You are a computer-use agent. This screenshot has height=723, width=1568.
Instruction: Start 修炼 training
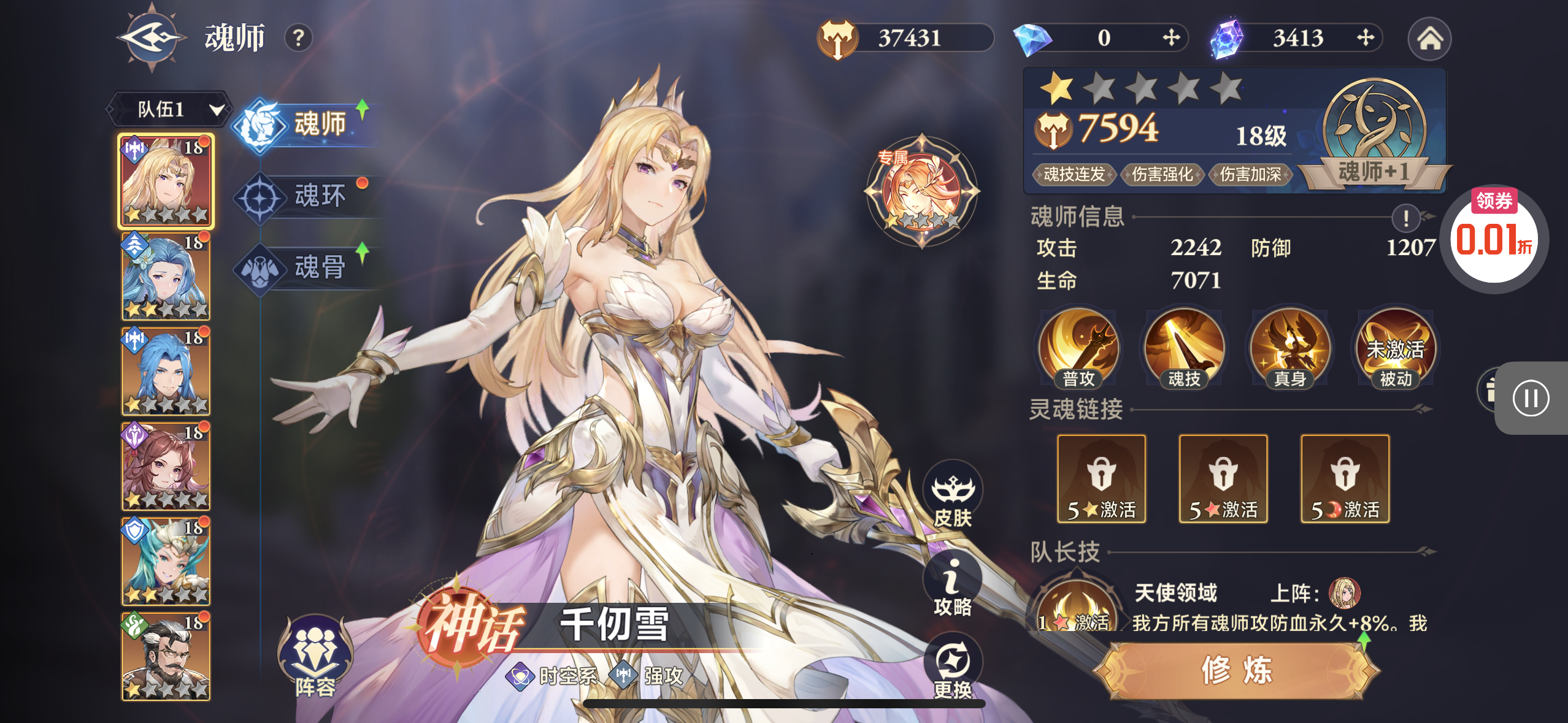pos(1237,670)
